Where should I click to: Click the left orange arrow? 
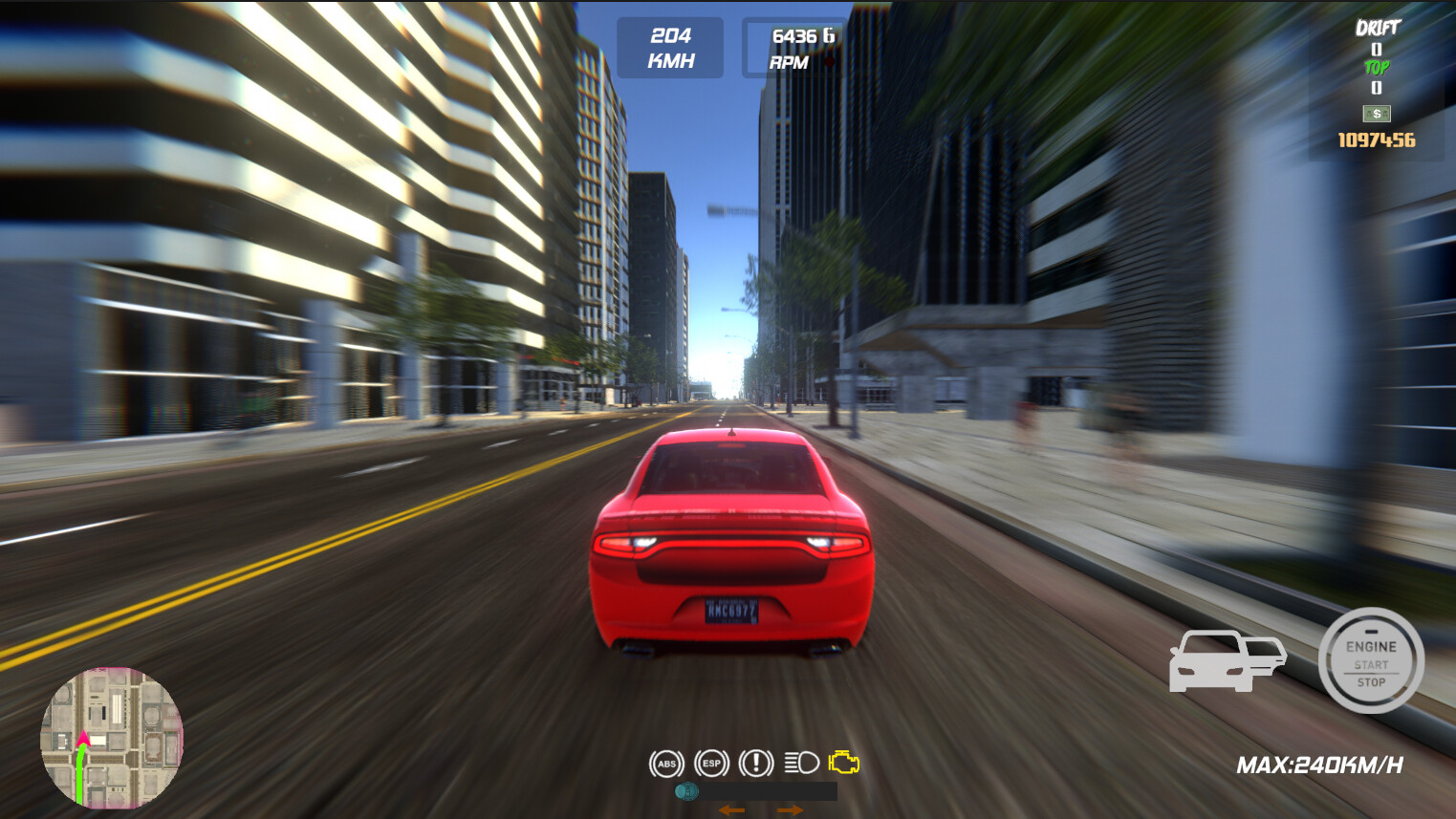[x=732, y=808]
